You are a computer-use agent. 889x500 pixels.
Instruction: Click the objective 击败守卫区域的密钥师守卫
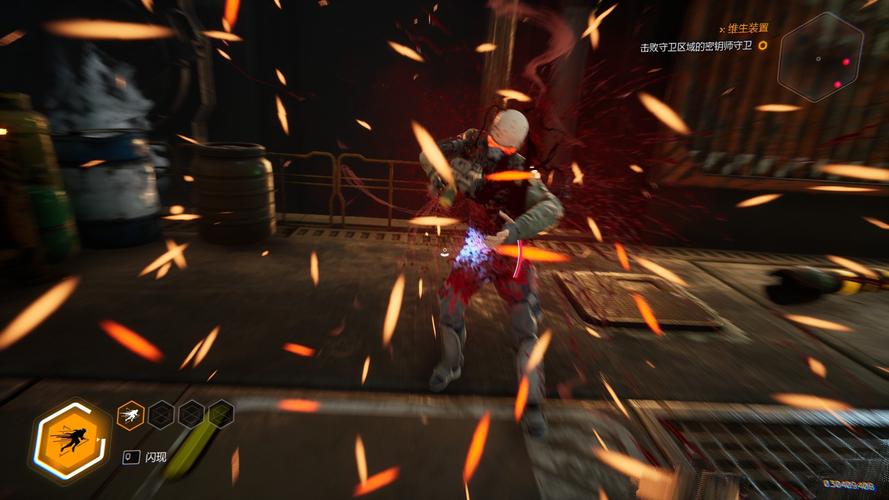coord(697,46)
